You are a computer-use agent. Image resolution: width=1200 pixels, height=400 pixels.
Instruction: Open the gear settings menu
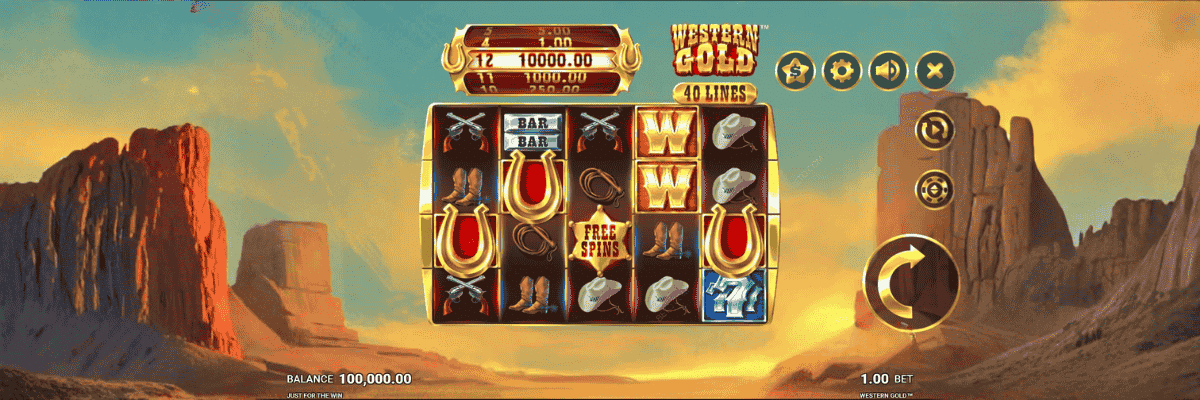coord(842,70)
